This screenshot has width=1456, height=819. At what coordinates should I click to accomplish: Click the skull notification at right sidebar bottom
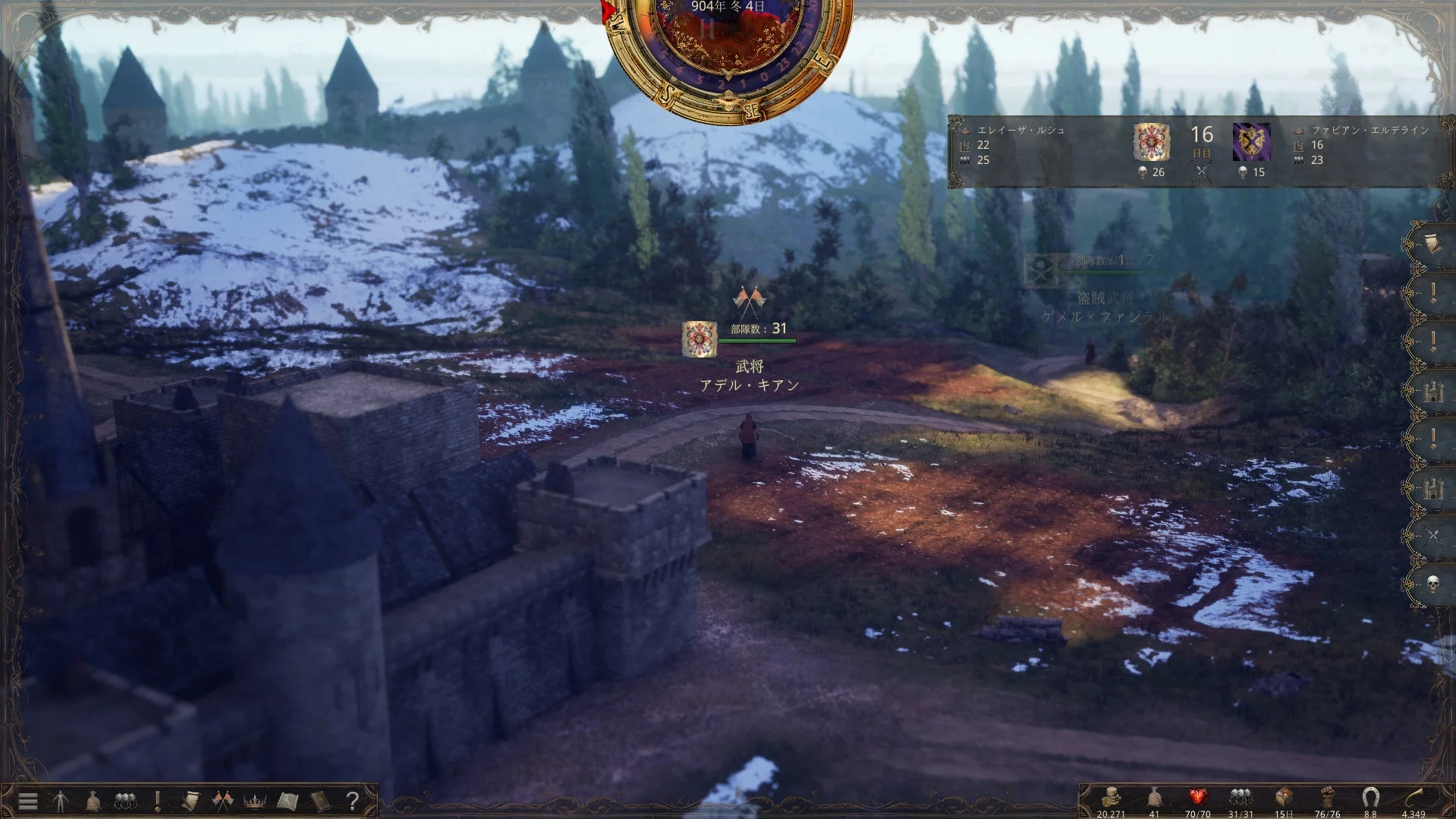point(1432,583)
